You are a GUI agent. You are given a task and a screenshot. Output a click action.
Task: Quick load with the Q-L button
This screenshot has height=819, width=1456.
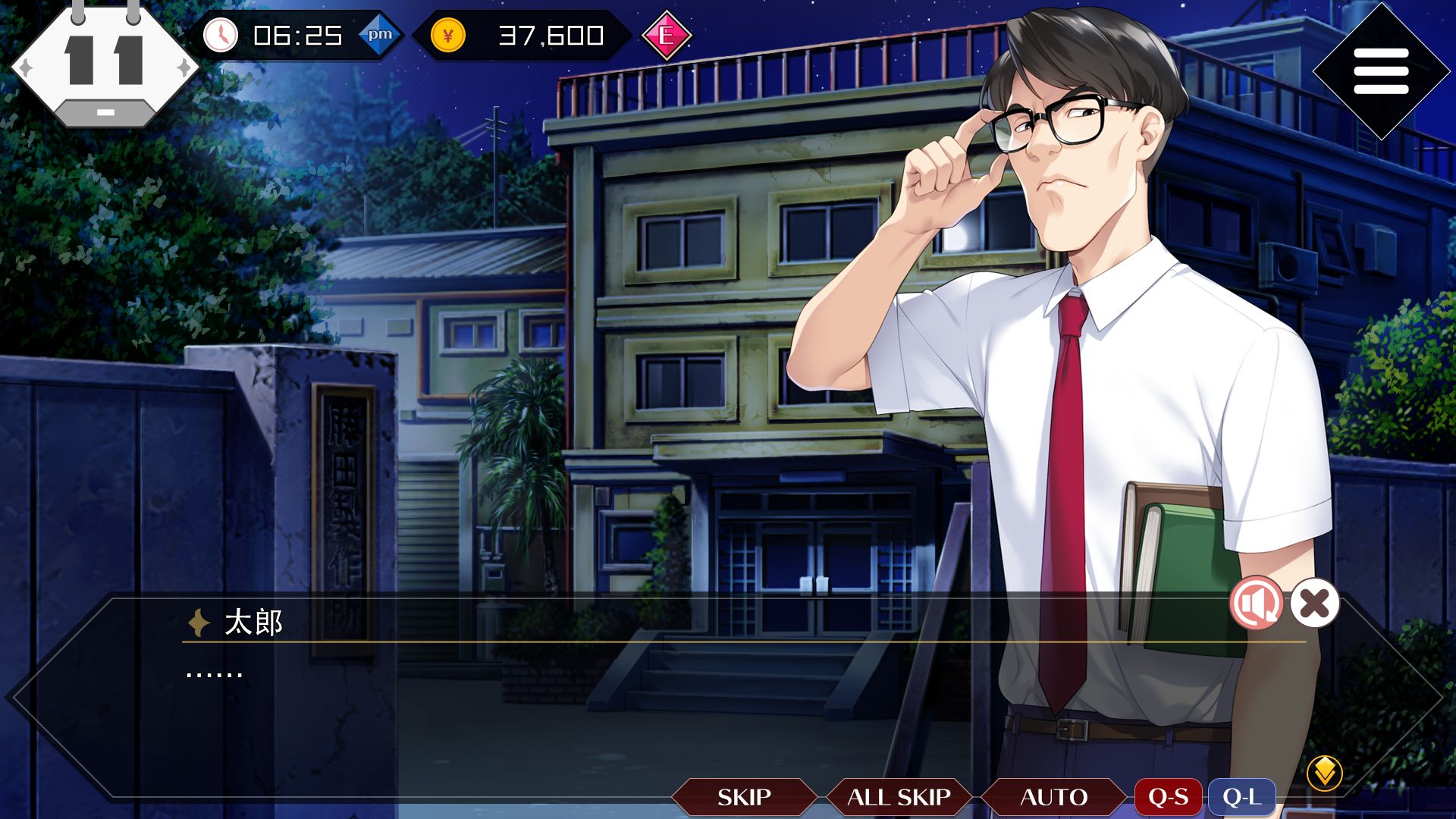point(1241,797)
